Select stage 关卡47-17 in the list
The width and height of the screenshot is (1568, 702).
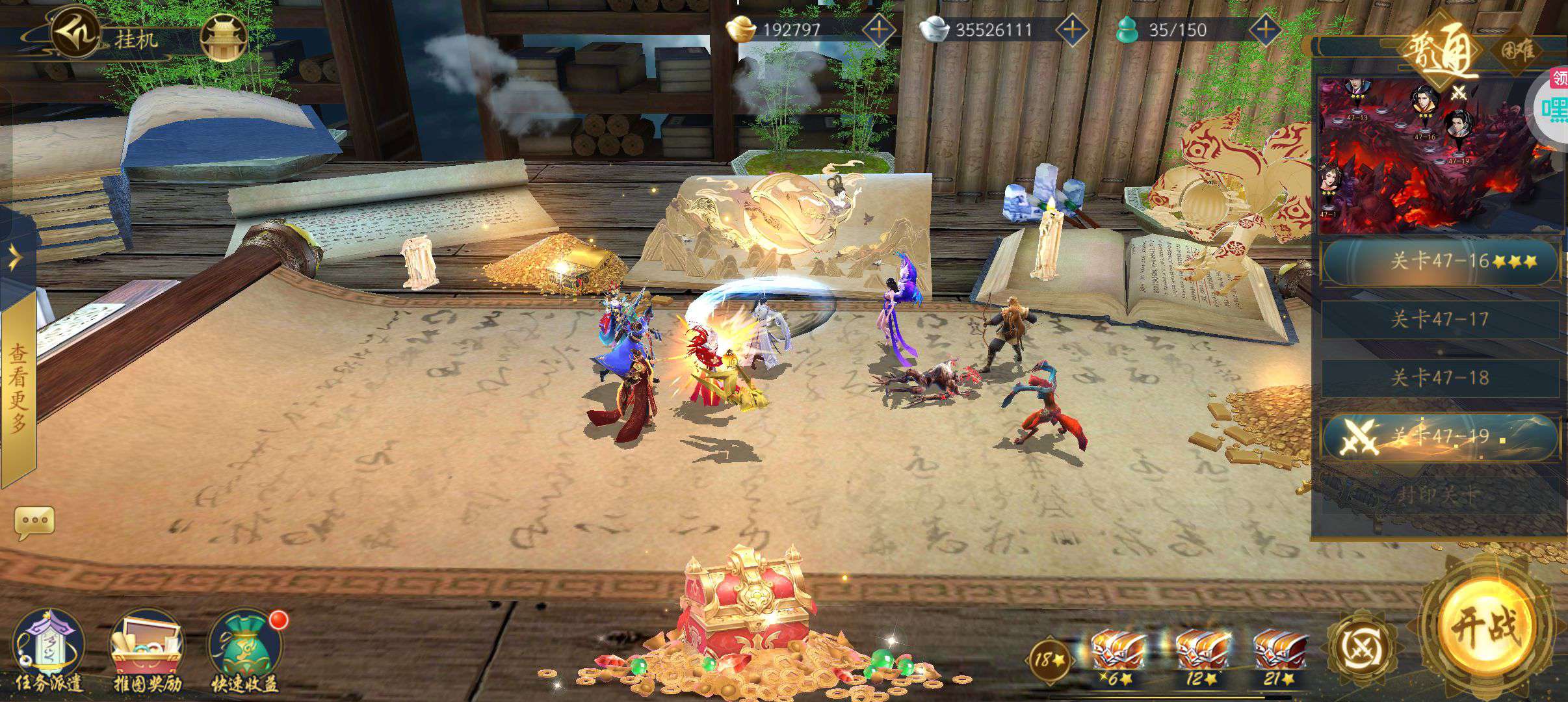1440,319
